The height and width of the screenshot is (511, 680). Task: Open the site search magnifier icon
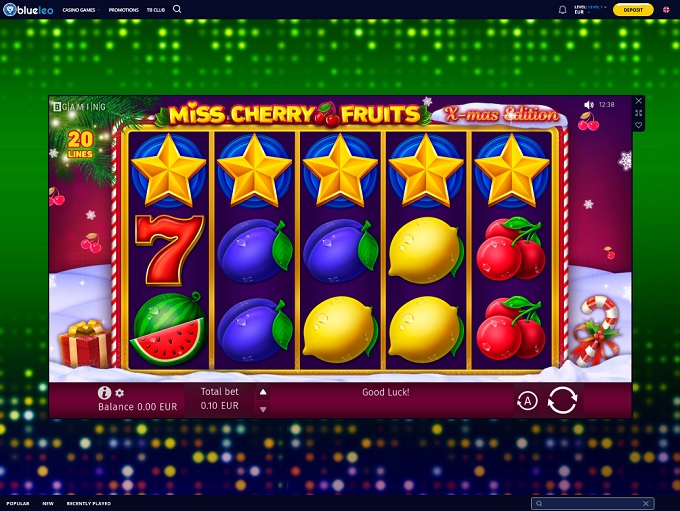click(x=177, y=9)
